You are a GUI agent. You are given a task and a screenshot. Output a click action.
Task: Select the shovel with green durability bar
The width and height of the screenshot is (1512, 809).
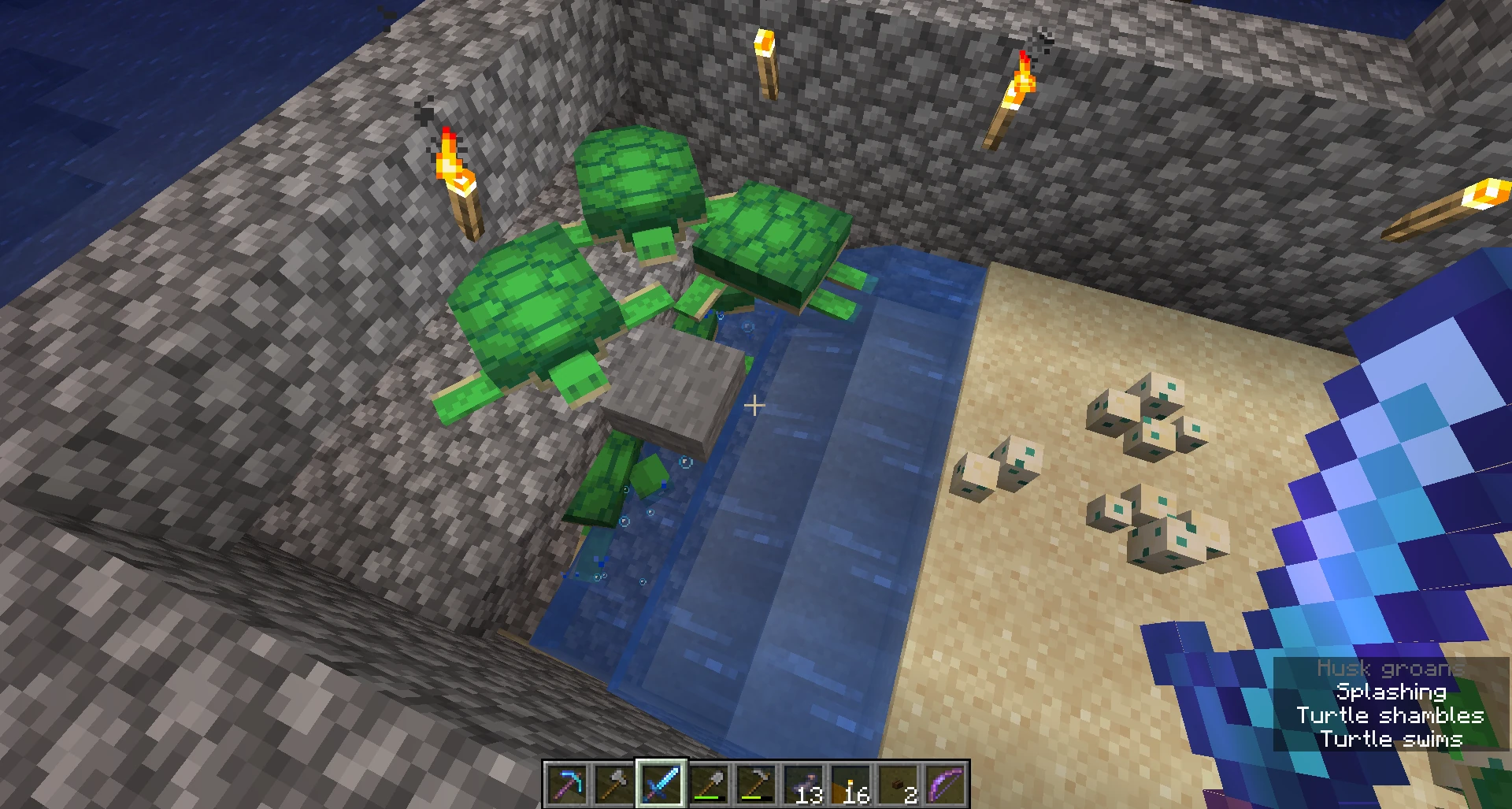pyautogui.click(x=709, y=782)
